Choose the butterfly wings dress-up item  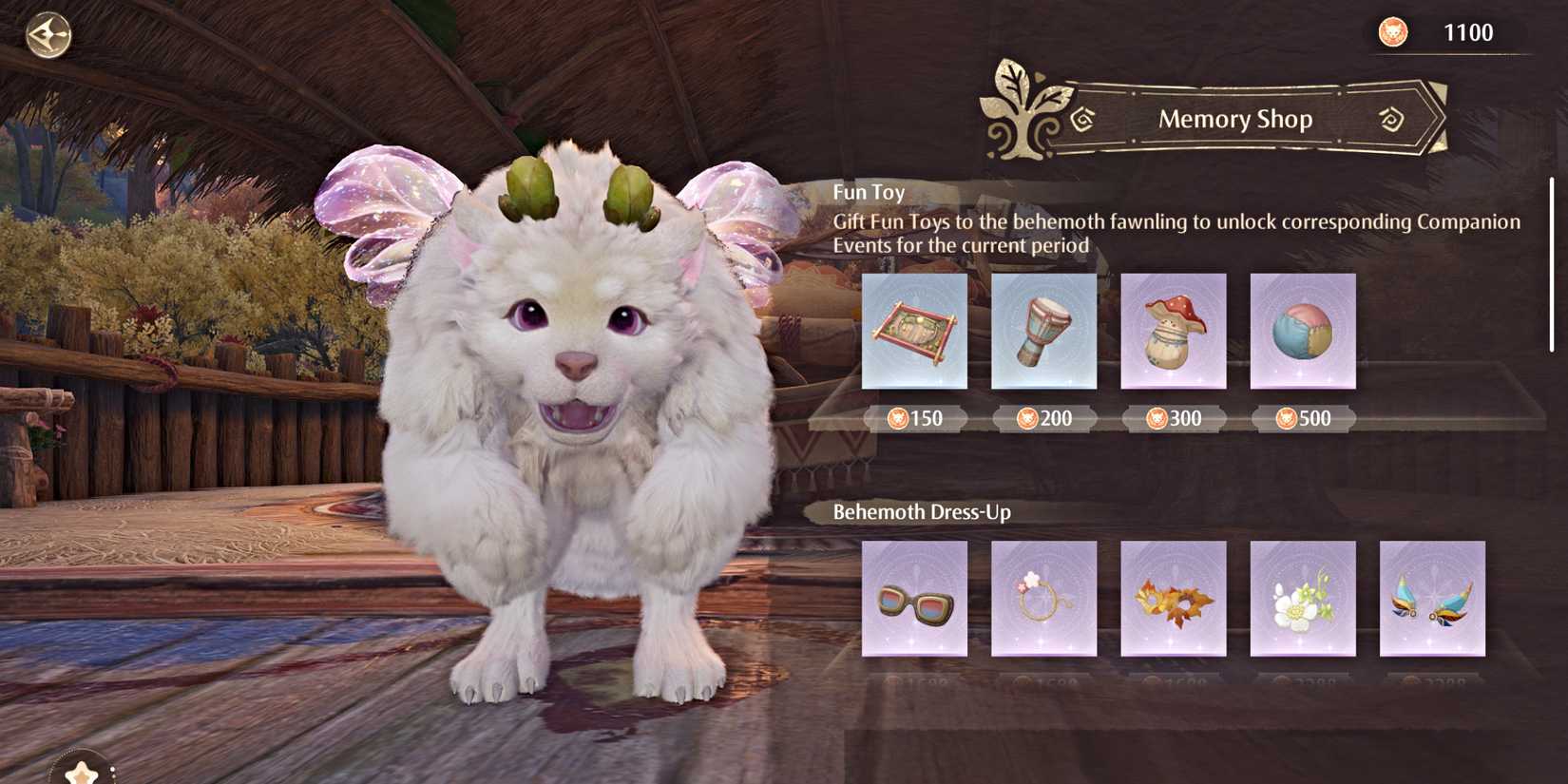1433,601
